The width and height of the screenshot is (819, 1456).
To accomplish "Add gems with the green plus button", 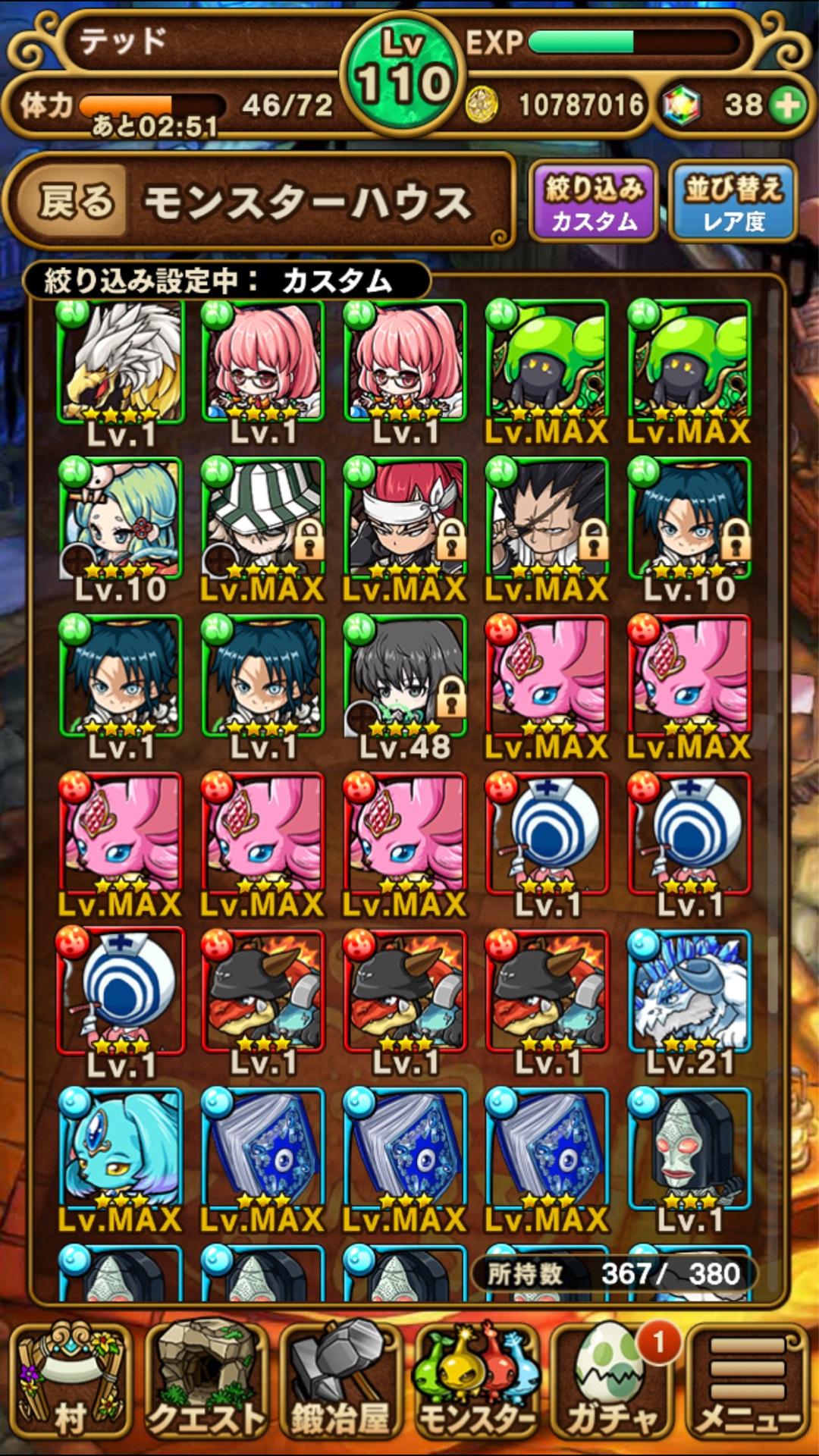I will click(x=789, y=105).
